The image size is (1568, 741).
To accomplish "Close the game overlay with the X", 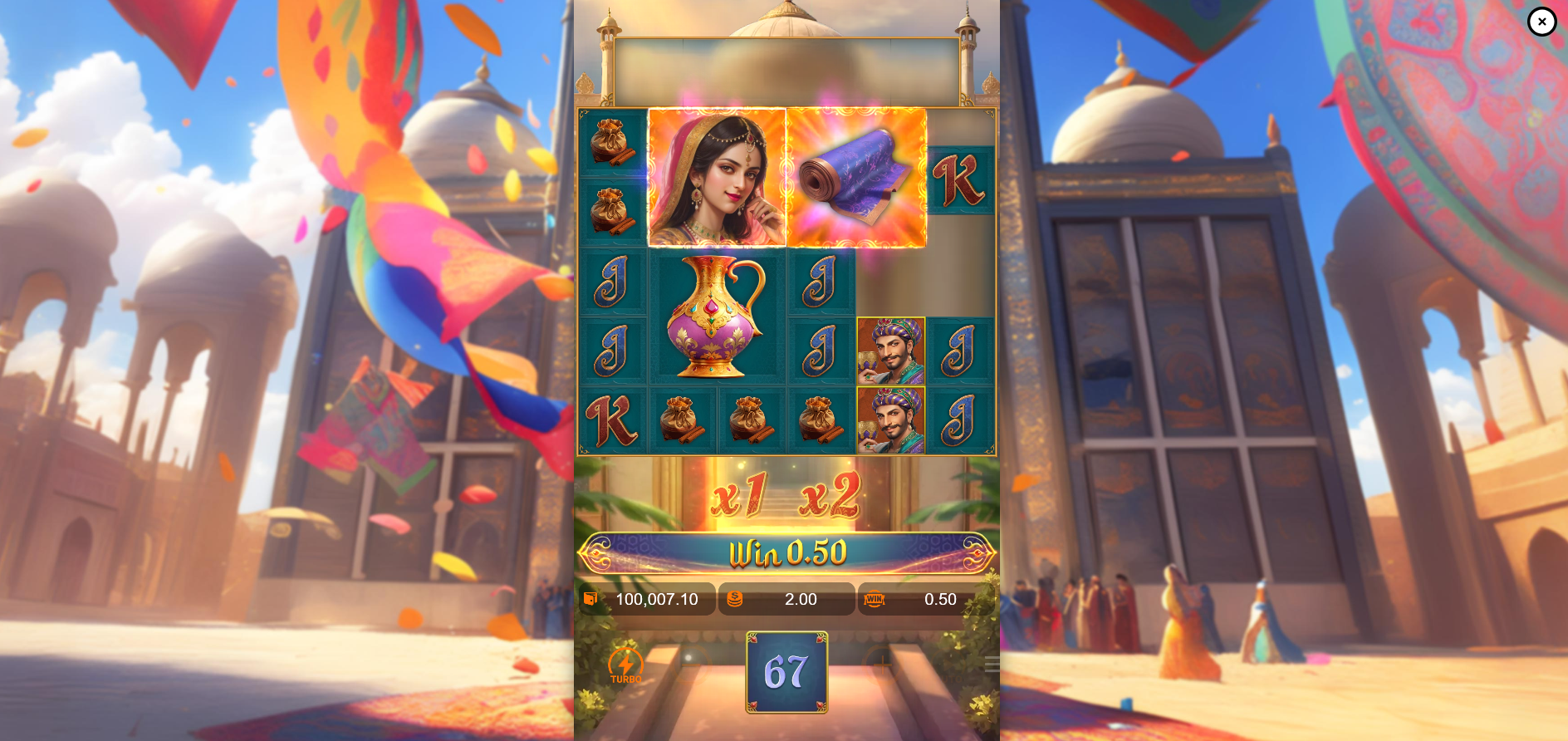I will 1541,22.
